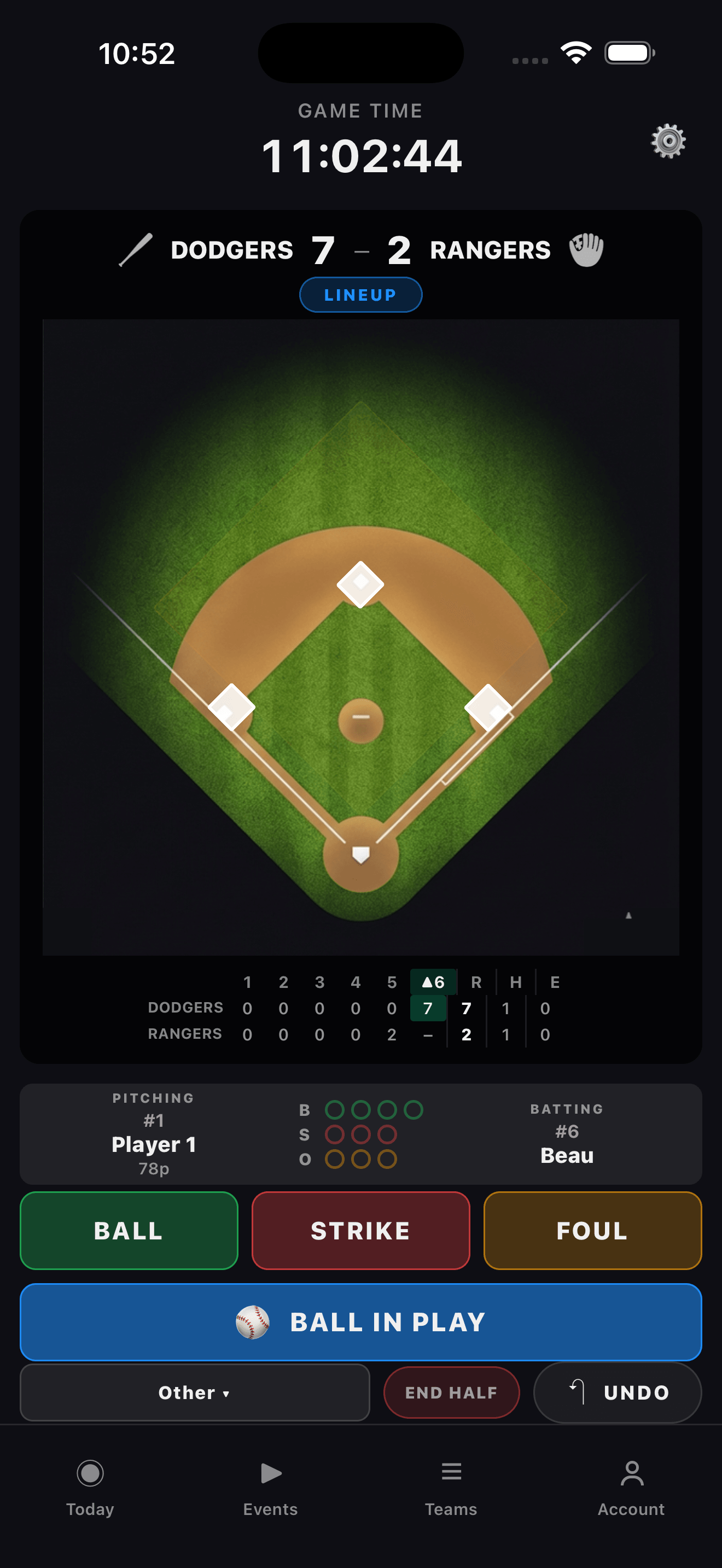Tap the undo arrow icon
This screenshot has width=722, height=1568.
[x=578, y=1393]
